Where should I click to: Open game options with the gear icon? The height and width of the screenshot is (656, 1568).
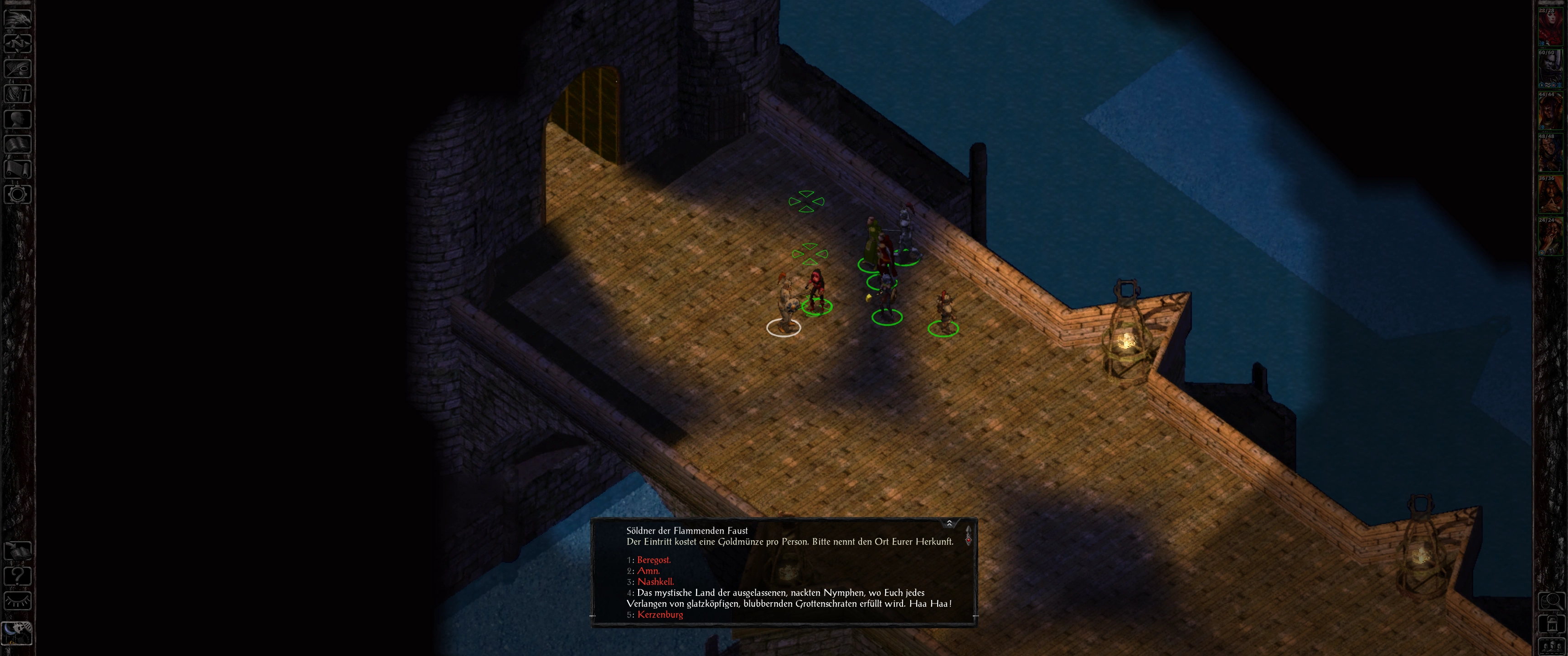point(18,195)
